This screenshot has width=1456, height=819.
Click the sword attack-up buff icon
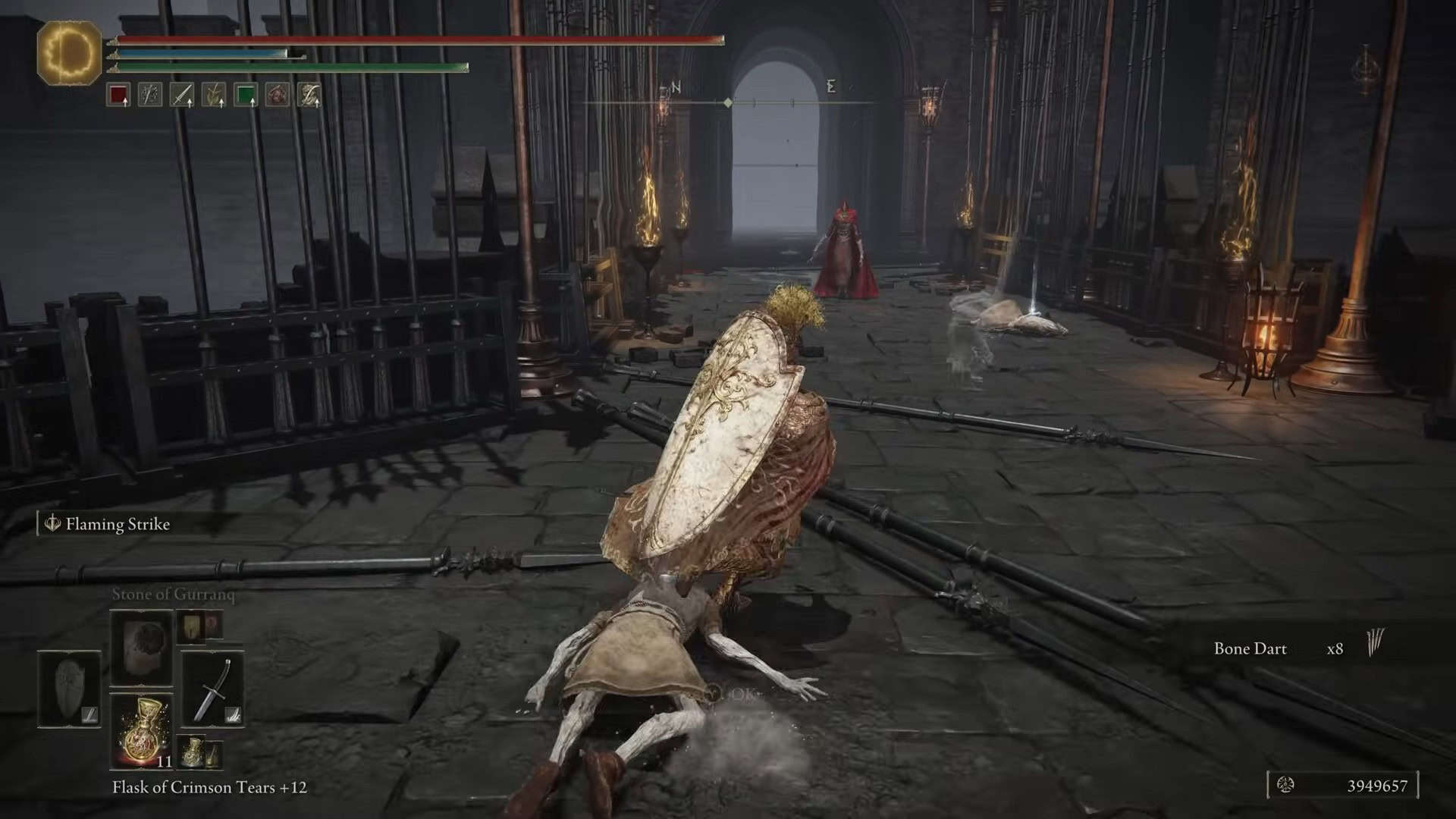coord(181,95)
